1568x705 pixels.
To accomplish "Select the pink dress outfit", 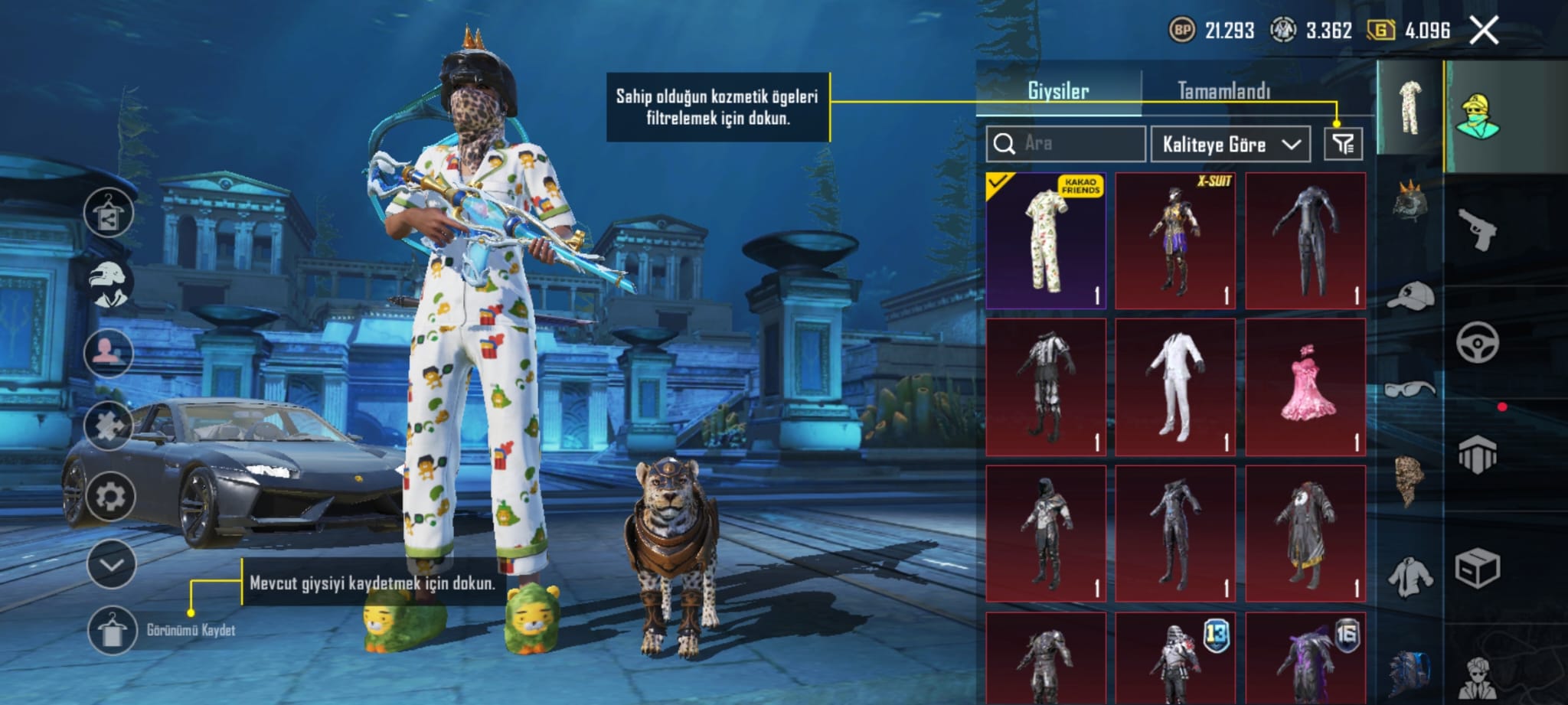I will 1305,387.
